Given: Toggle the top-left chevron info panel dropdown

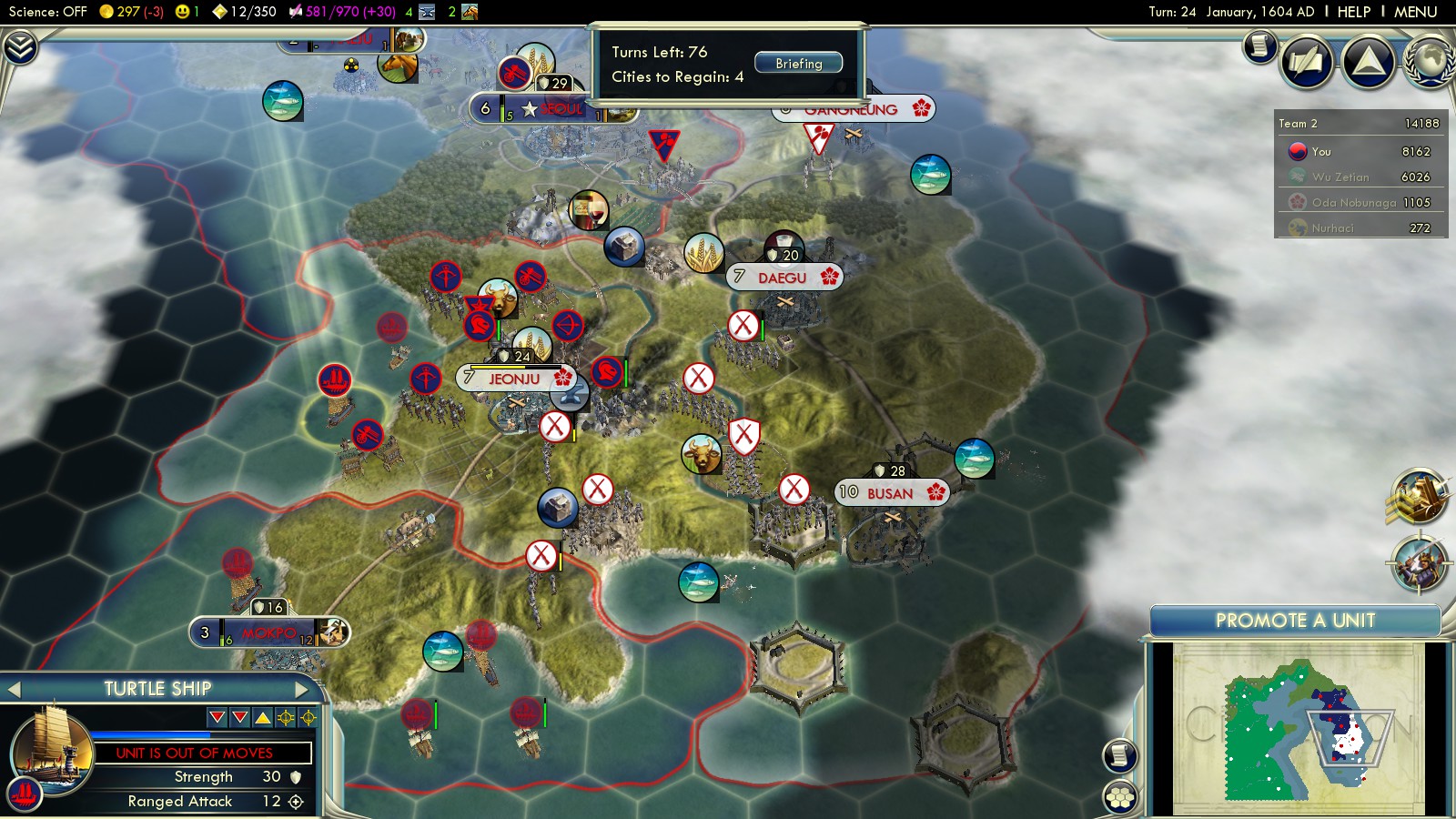Looking at the screenshot, I should point(20,47).
